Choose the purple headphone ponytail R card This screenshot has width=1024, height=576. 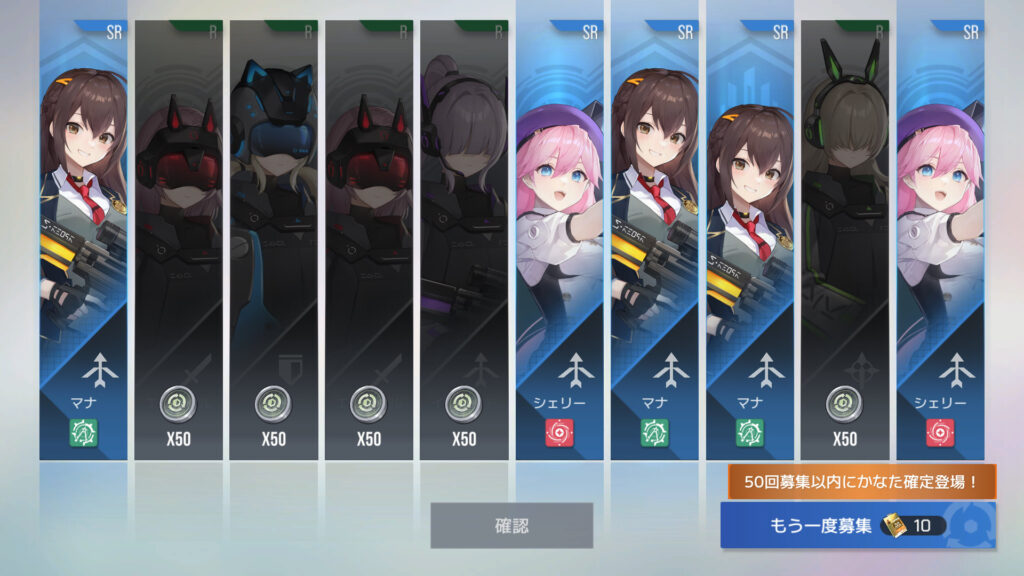tap(464, 240)
